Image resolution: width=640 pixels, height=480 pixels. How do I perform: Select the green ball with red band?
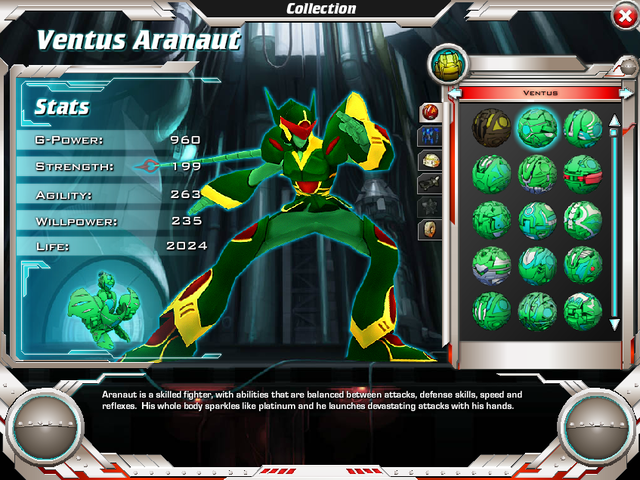pos(581,173)
